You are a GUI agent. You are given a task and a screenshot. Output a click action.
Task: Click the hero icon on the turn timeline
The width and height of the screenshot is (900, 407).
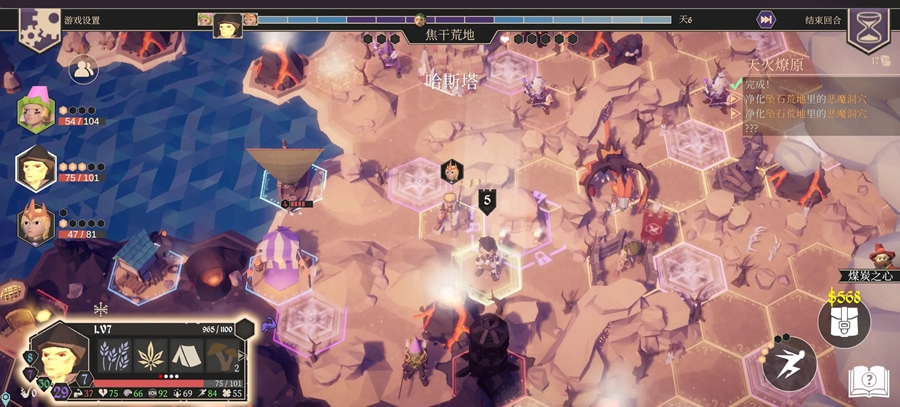(x=227, y=24)
